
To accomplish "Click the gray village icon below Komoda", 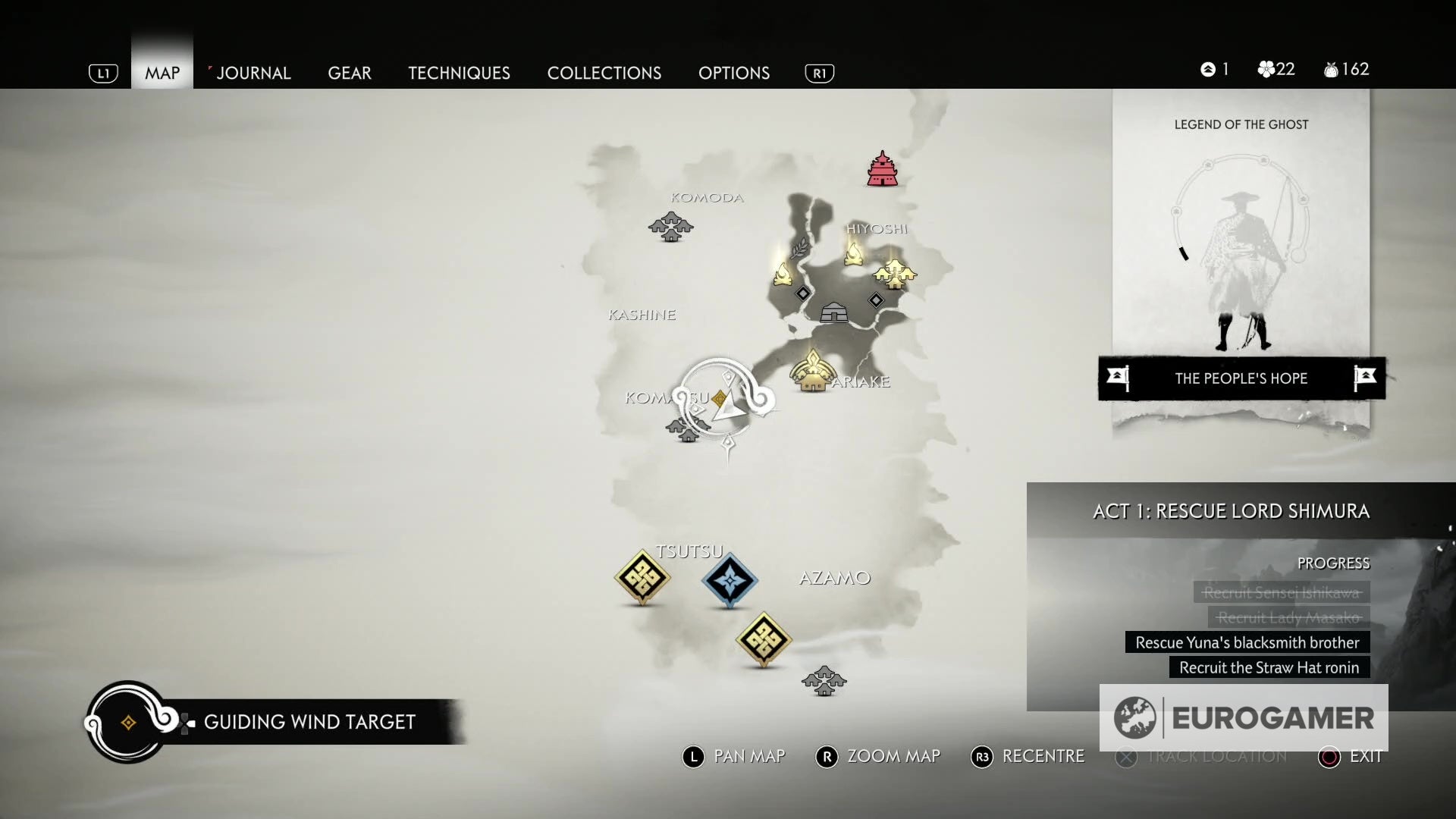I will [x=670, y=226].
